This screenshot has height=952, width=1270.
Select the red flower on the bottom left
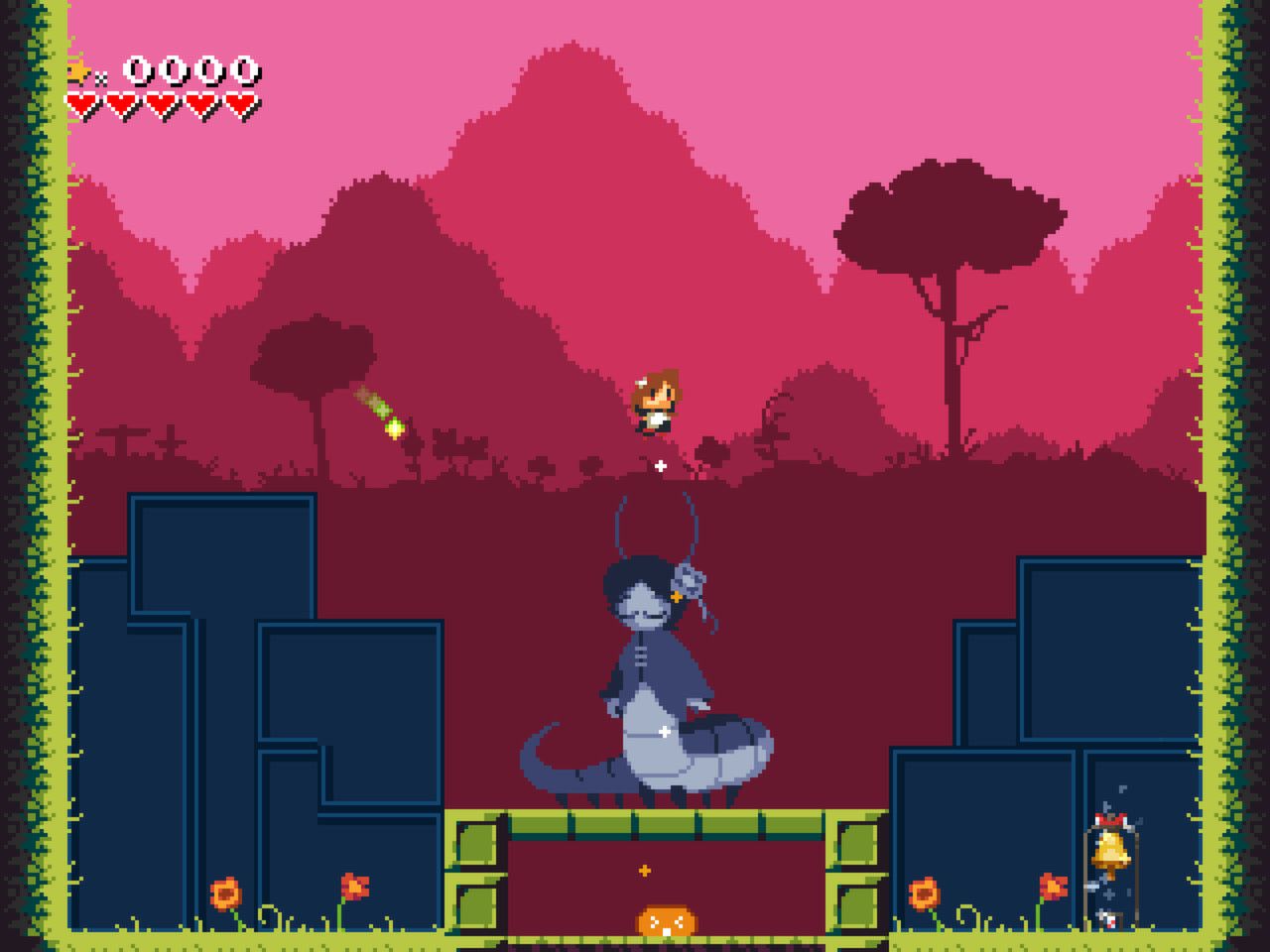coord(356,884)
